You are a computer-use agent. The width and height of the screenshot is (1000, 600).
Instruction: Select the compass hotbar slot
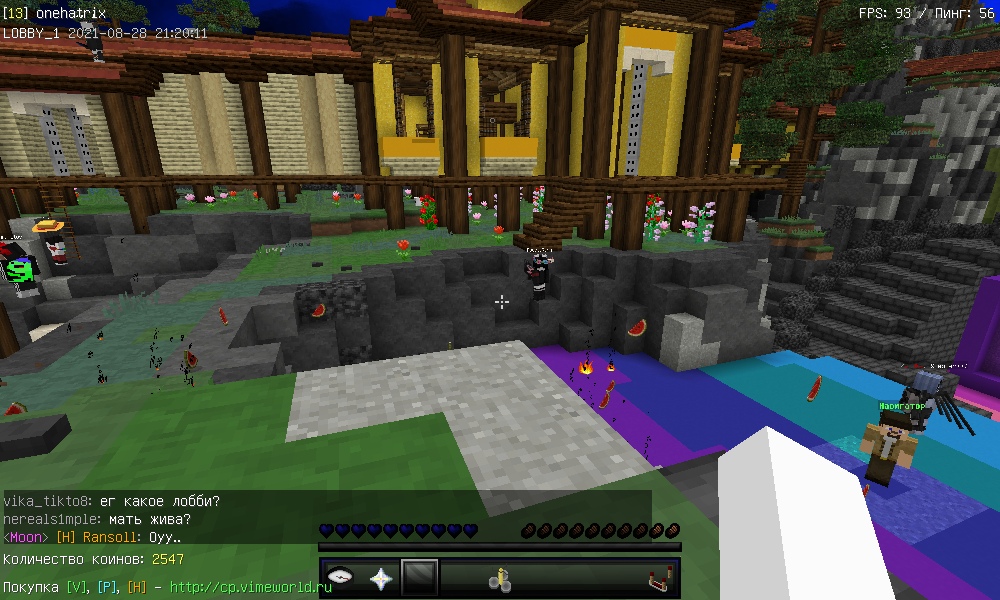coord(342,578)
